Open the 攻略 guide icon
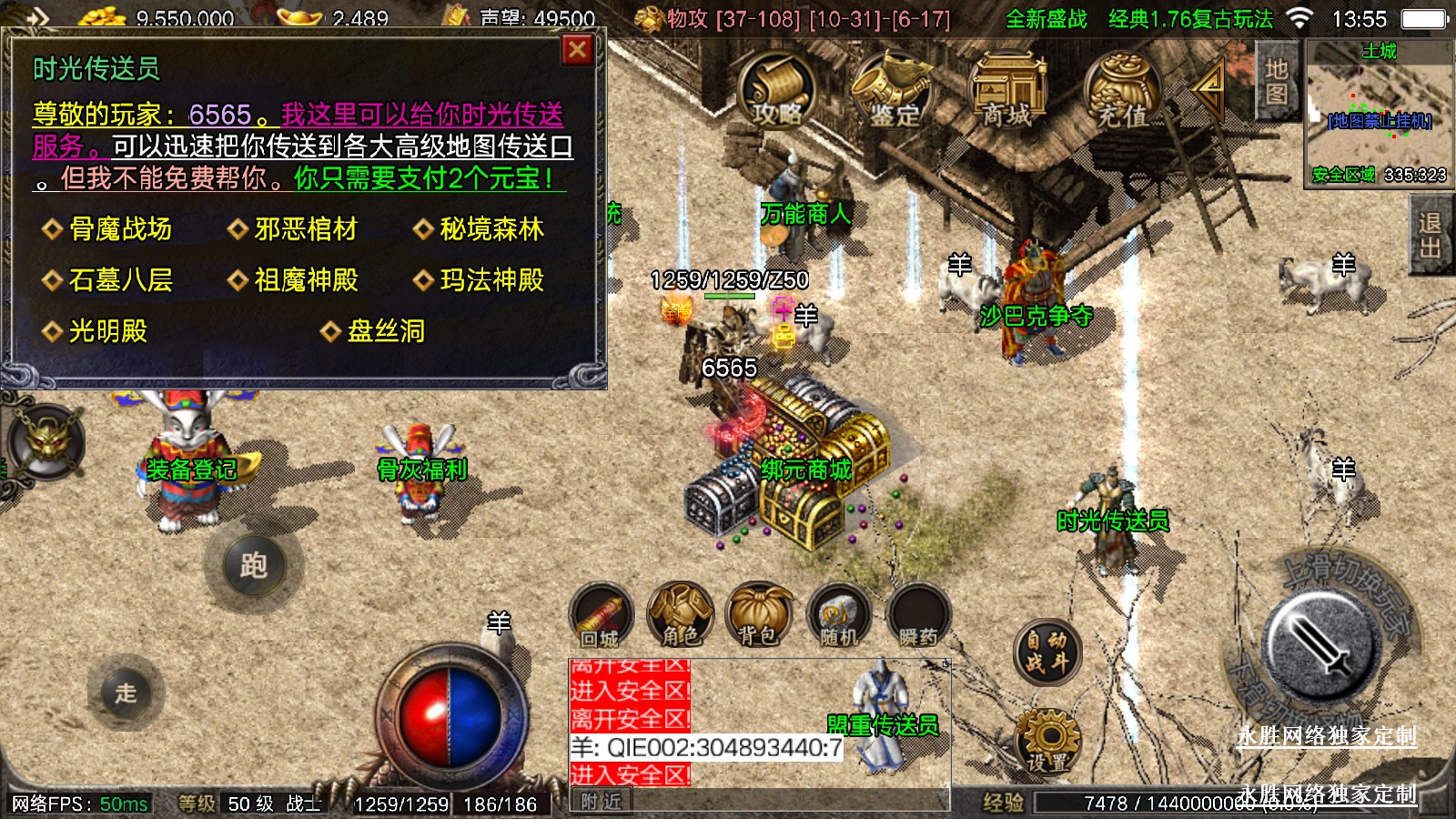This screenshot has height=819, width=1456. point(776,89)
